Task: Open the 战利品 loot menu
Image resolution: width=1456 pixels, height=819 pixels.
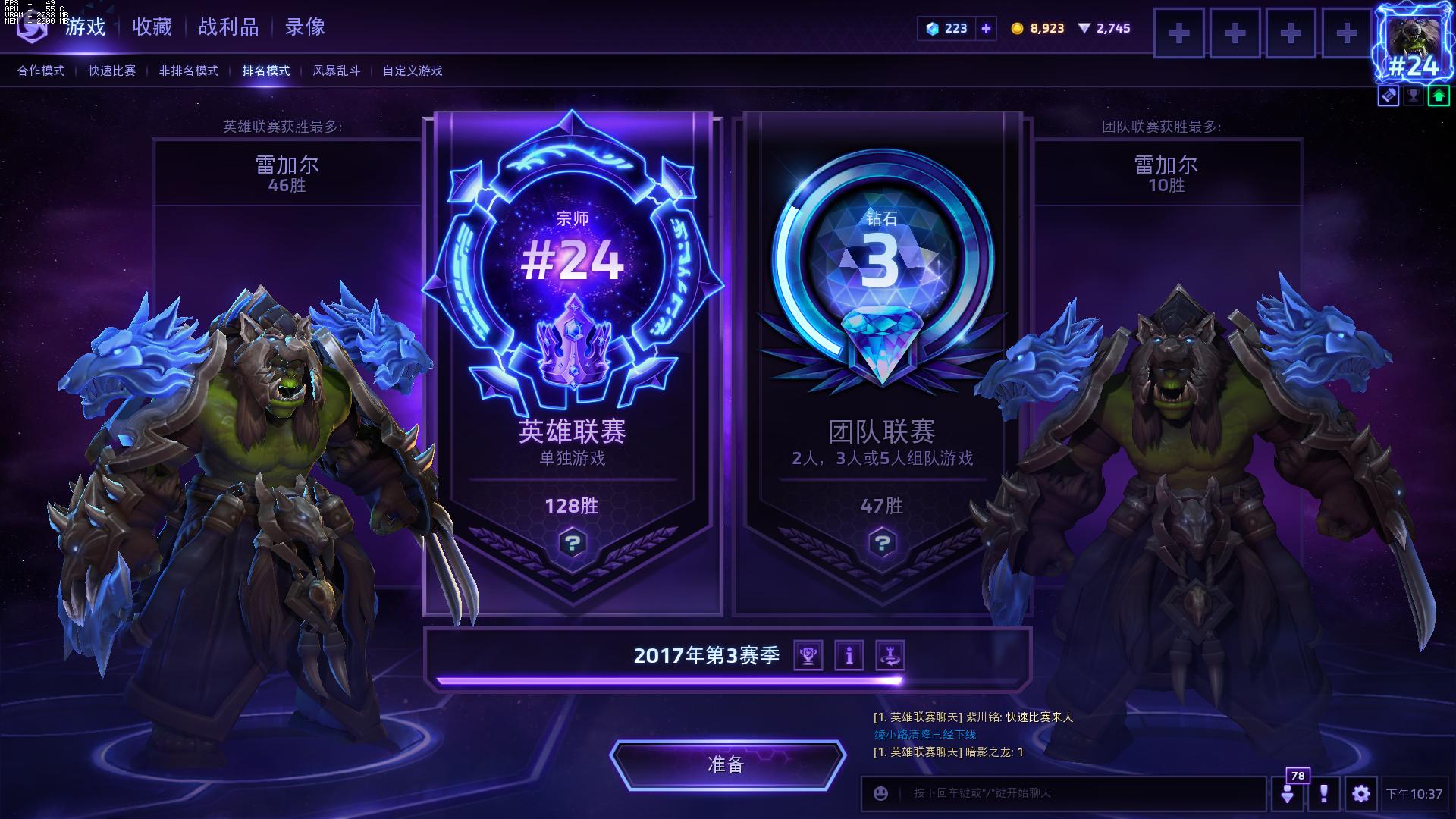Action: coord(228,27)
